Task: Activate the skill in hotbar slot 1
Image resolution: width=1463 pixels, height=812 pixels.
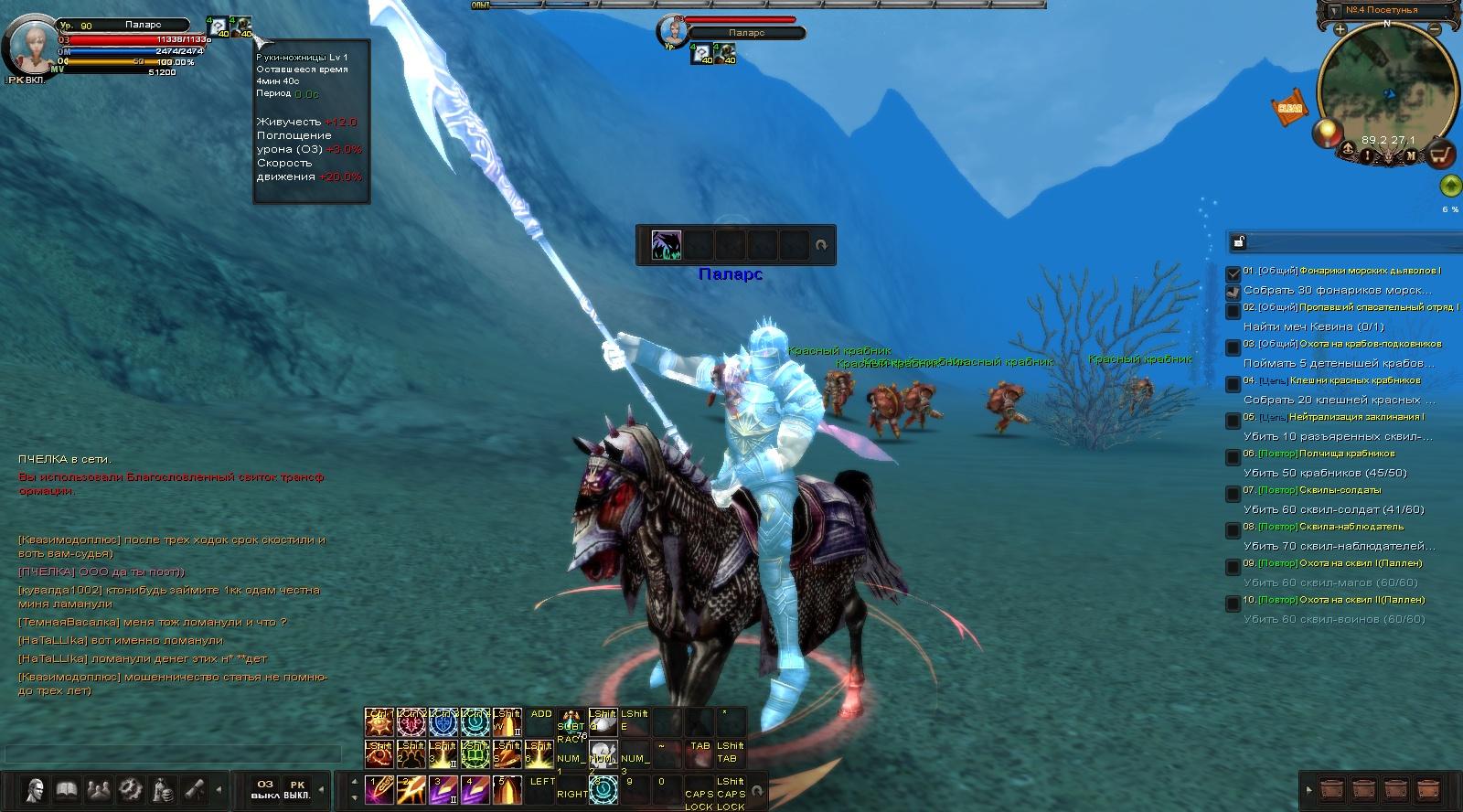Action: click(x=379, y=789)
